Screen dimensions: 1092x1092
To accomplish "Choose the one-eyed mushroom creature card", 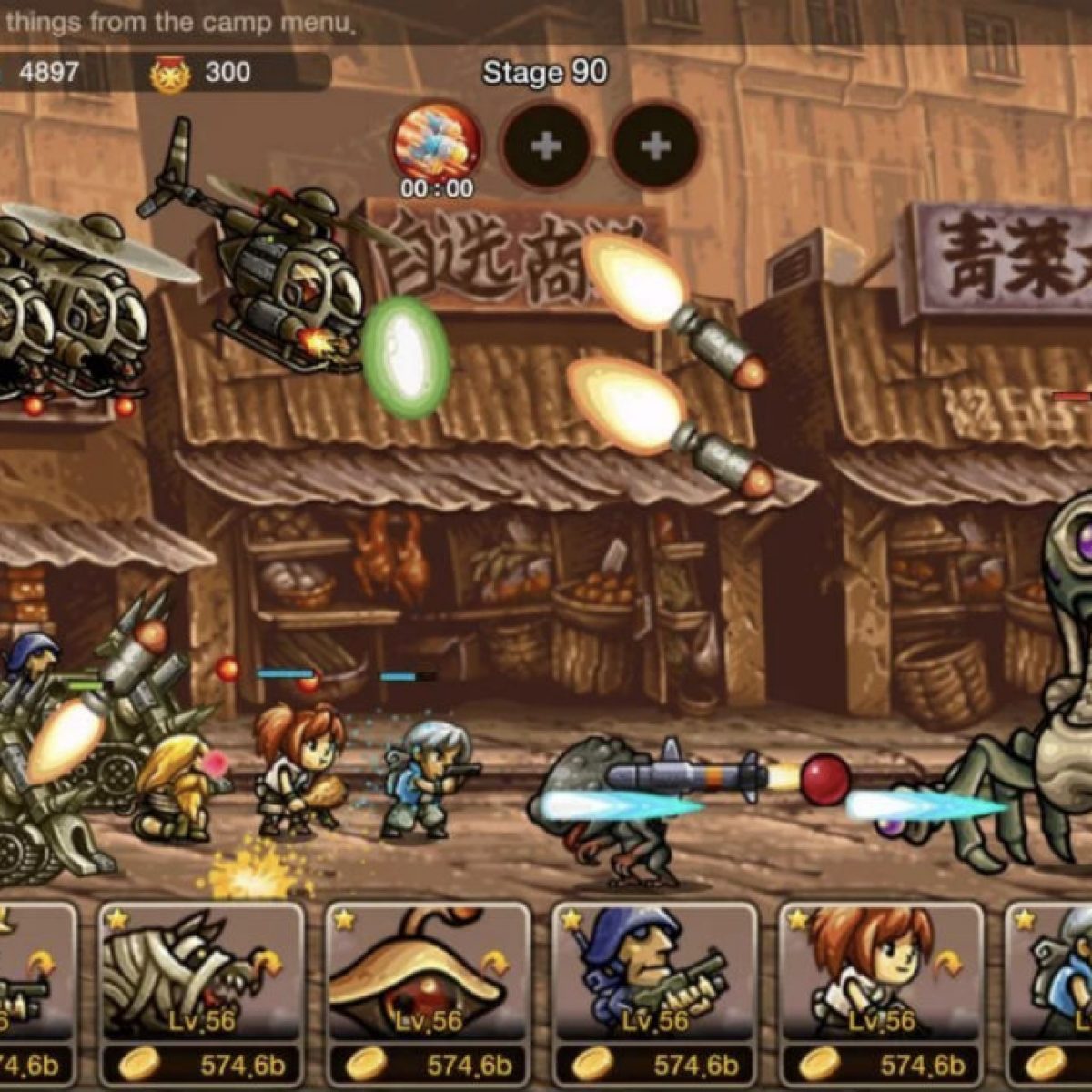I will (428, 974).
